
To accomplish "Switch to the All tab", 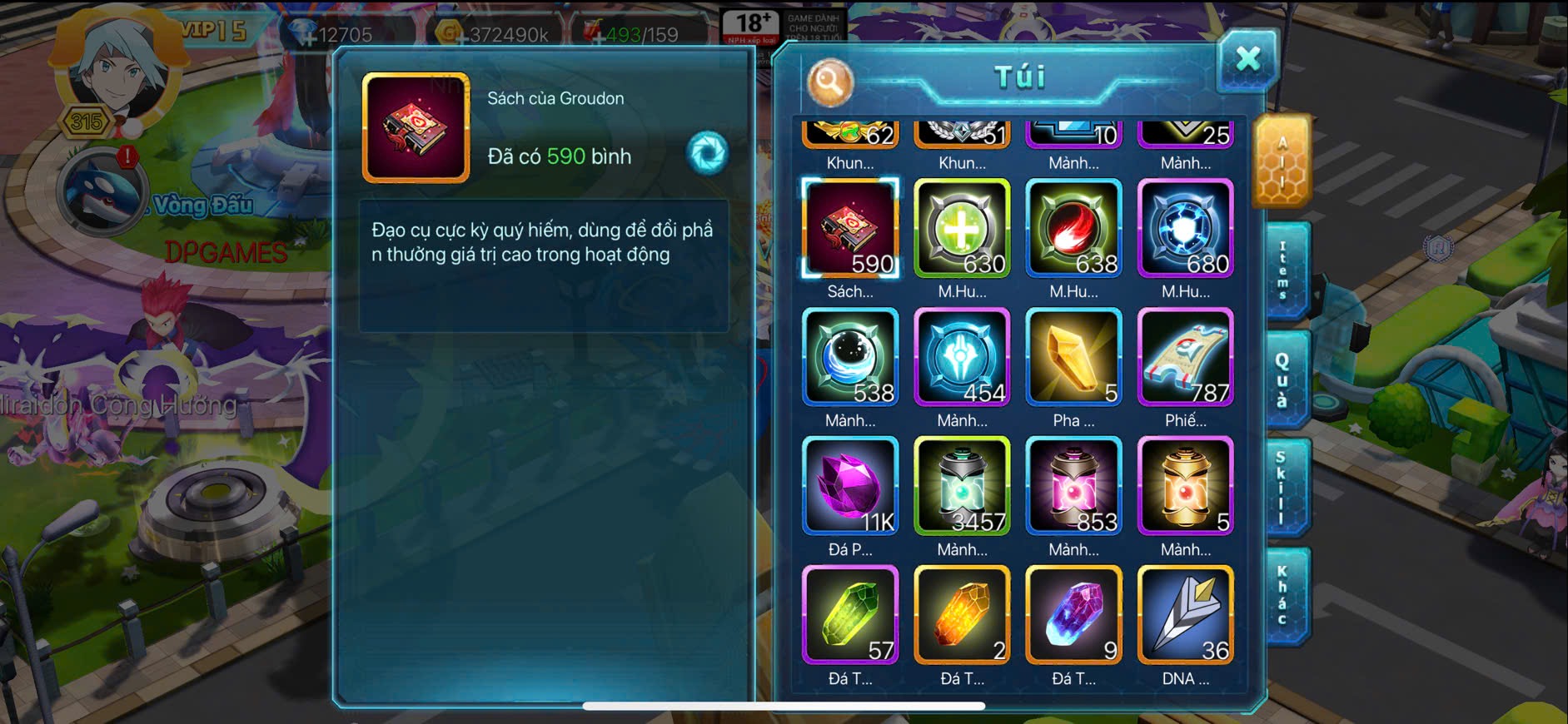I will [x=1282, y=161].
